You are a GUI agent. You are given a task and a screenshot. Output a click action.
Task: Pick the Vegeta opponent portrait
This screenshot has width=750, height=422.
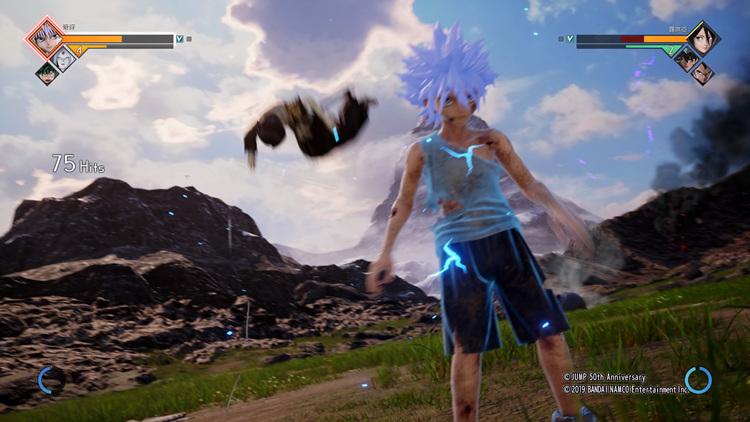click(x=702, y=73)
